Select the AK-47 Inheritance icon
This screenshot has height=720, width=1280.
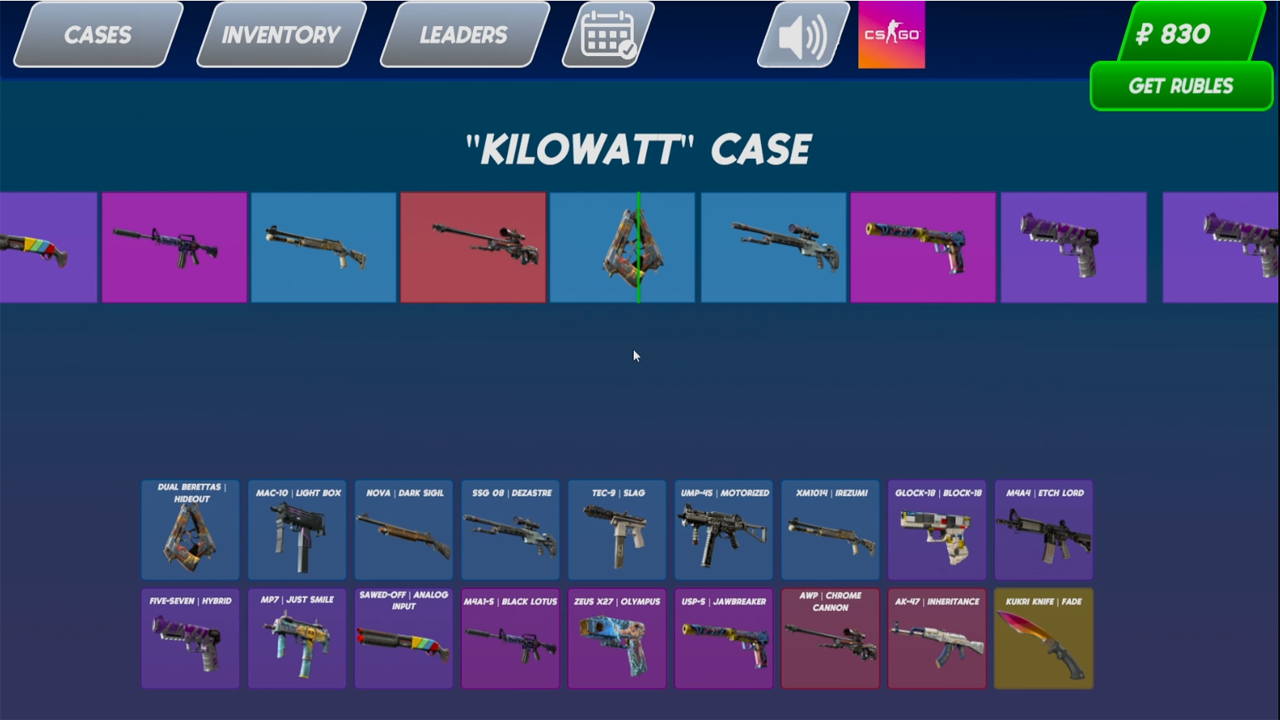click(937, 640)
